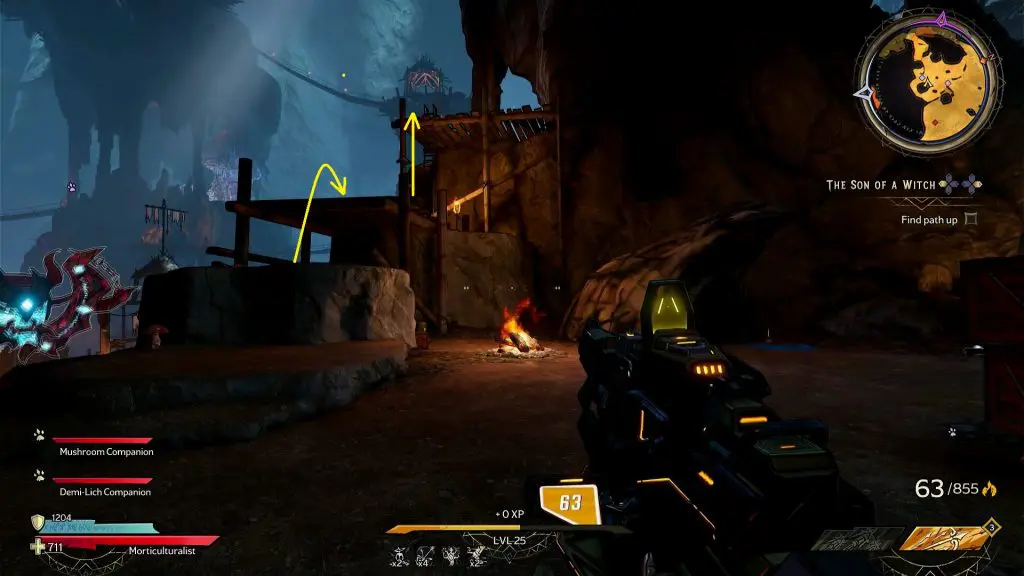Click the ward shield icon
The image size is (1024, 576).
(x=38, y=522)
